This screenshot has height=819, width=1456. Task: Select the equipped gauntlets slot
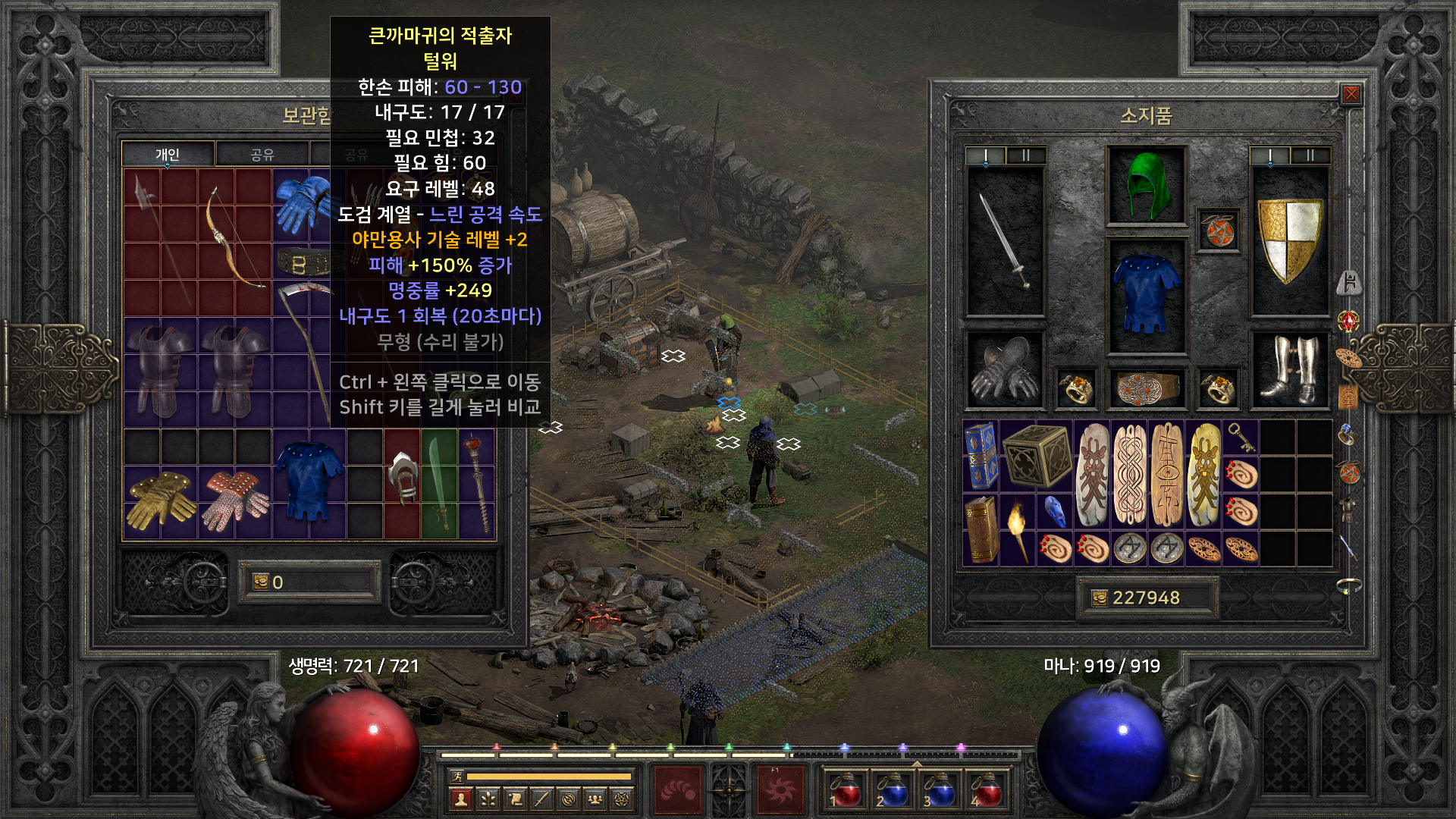[x=1005, y=370]
